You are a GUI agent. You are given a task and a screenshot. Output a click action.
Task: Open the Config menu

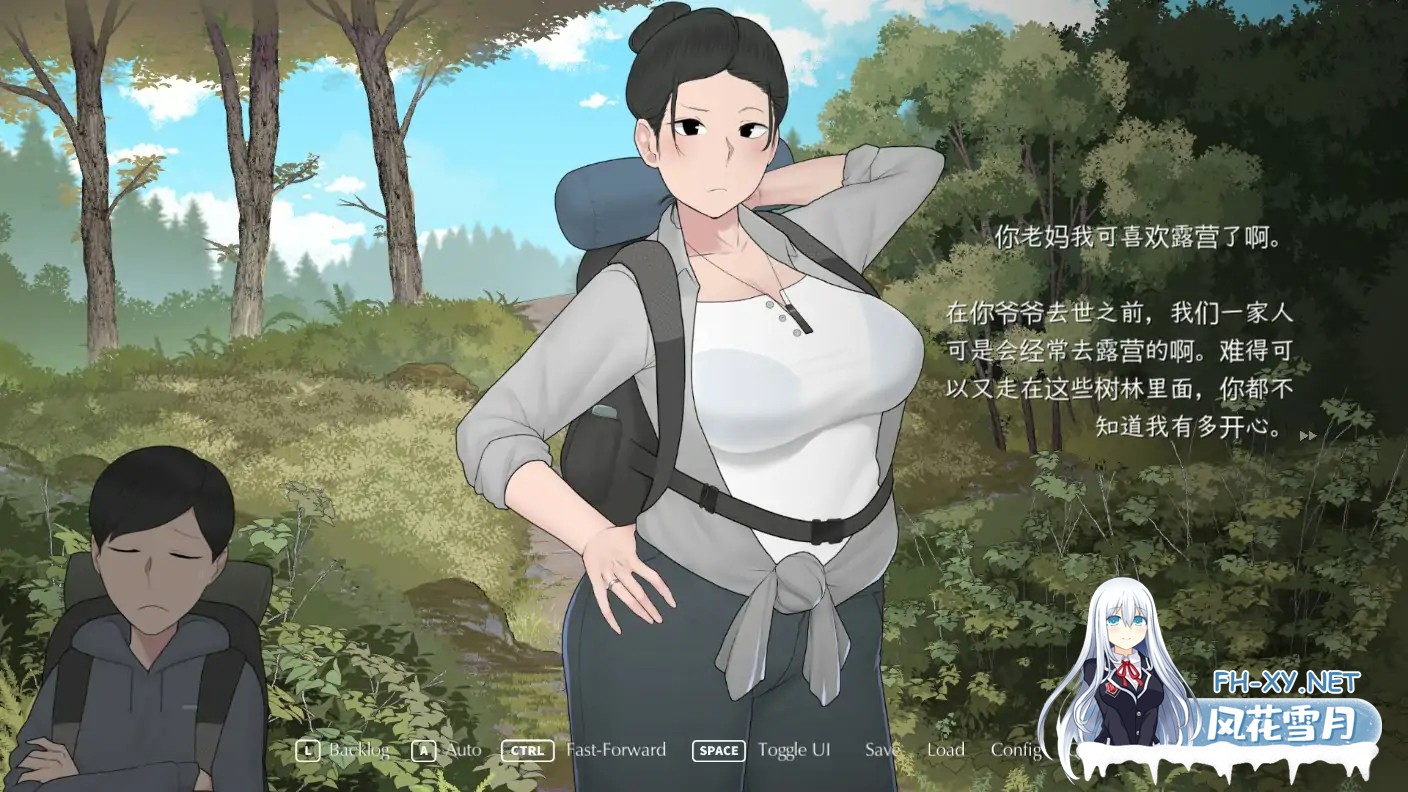coord(1015,749)
